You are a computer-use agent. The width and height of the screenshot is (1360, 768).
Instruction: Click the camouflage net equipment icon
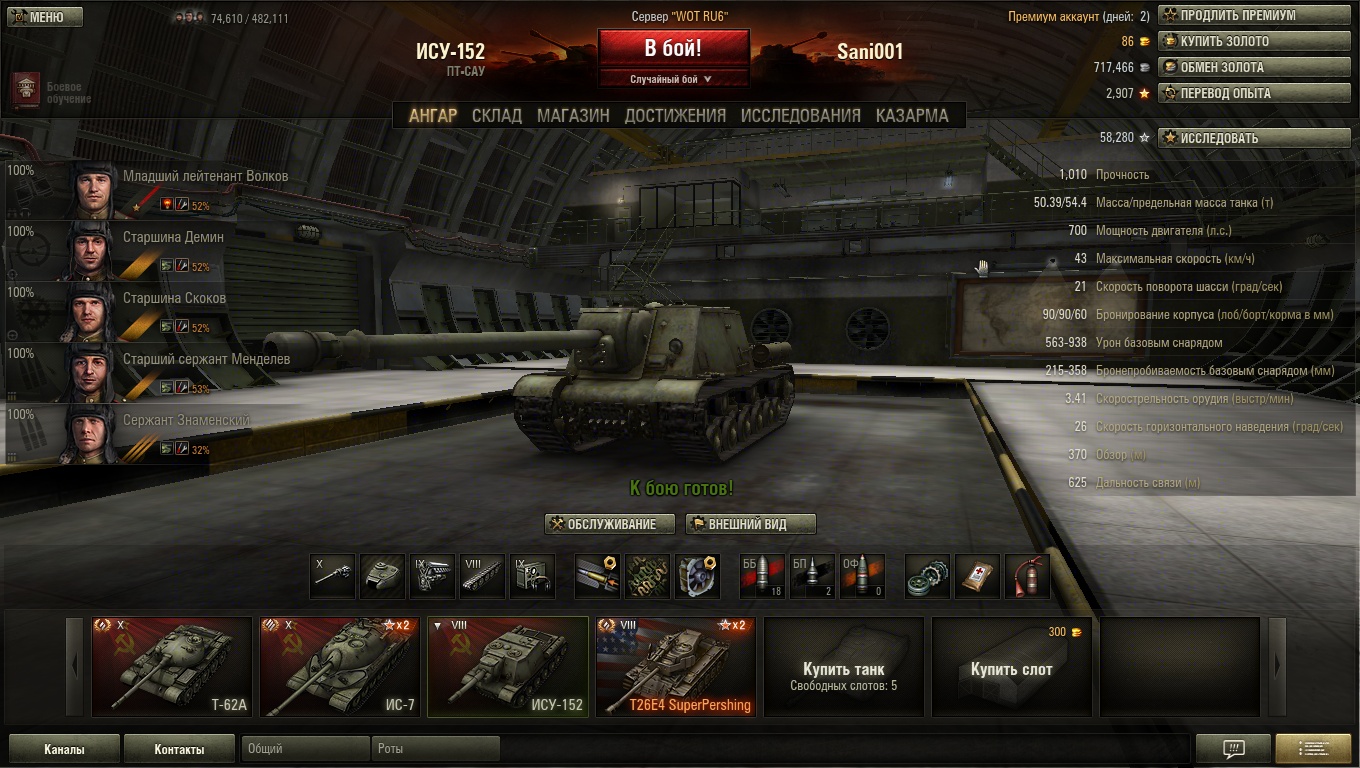click(647, 576)
